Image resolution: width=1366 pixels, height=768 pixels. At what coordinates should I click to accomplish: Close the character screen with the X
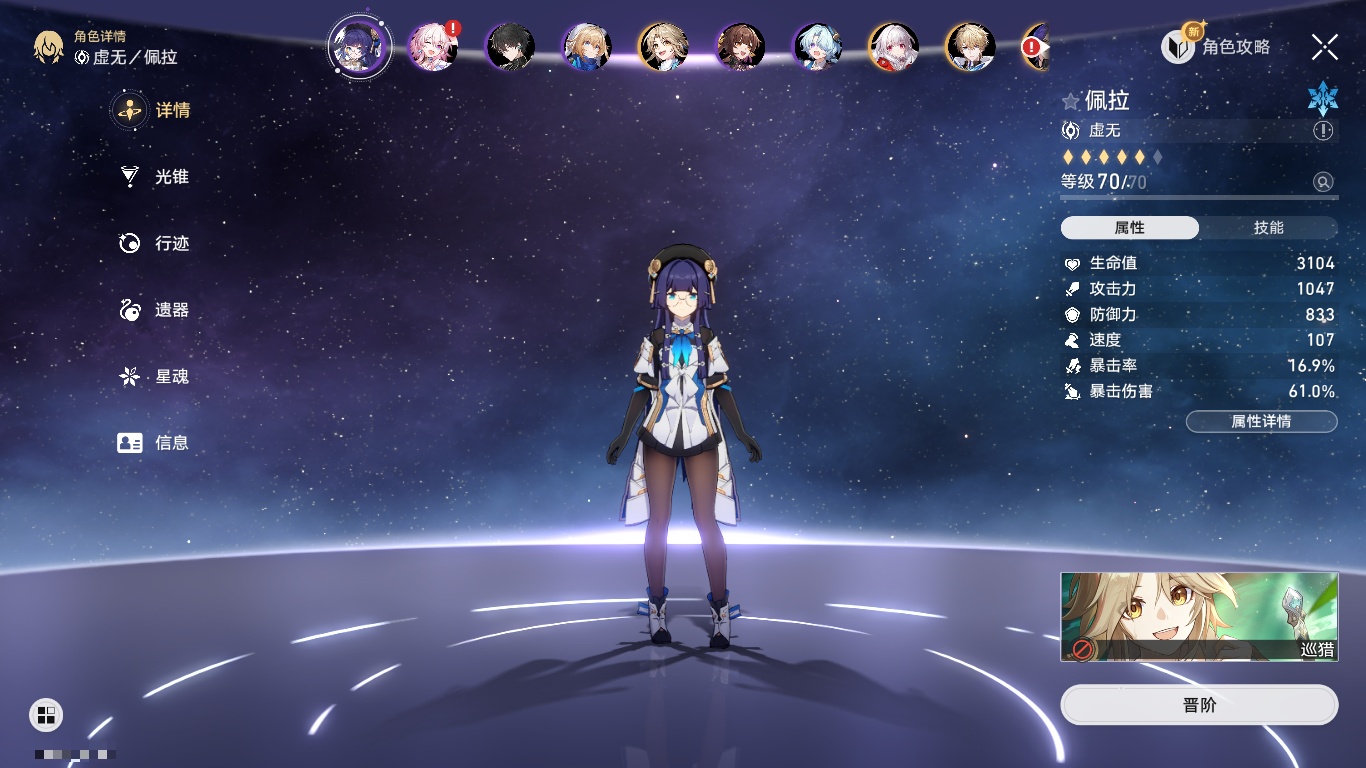click(1325, 46)
